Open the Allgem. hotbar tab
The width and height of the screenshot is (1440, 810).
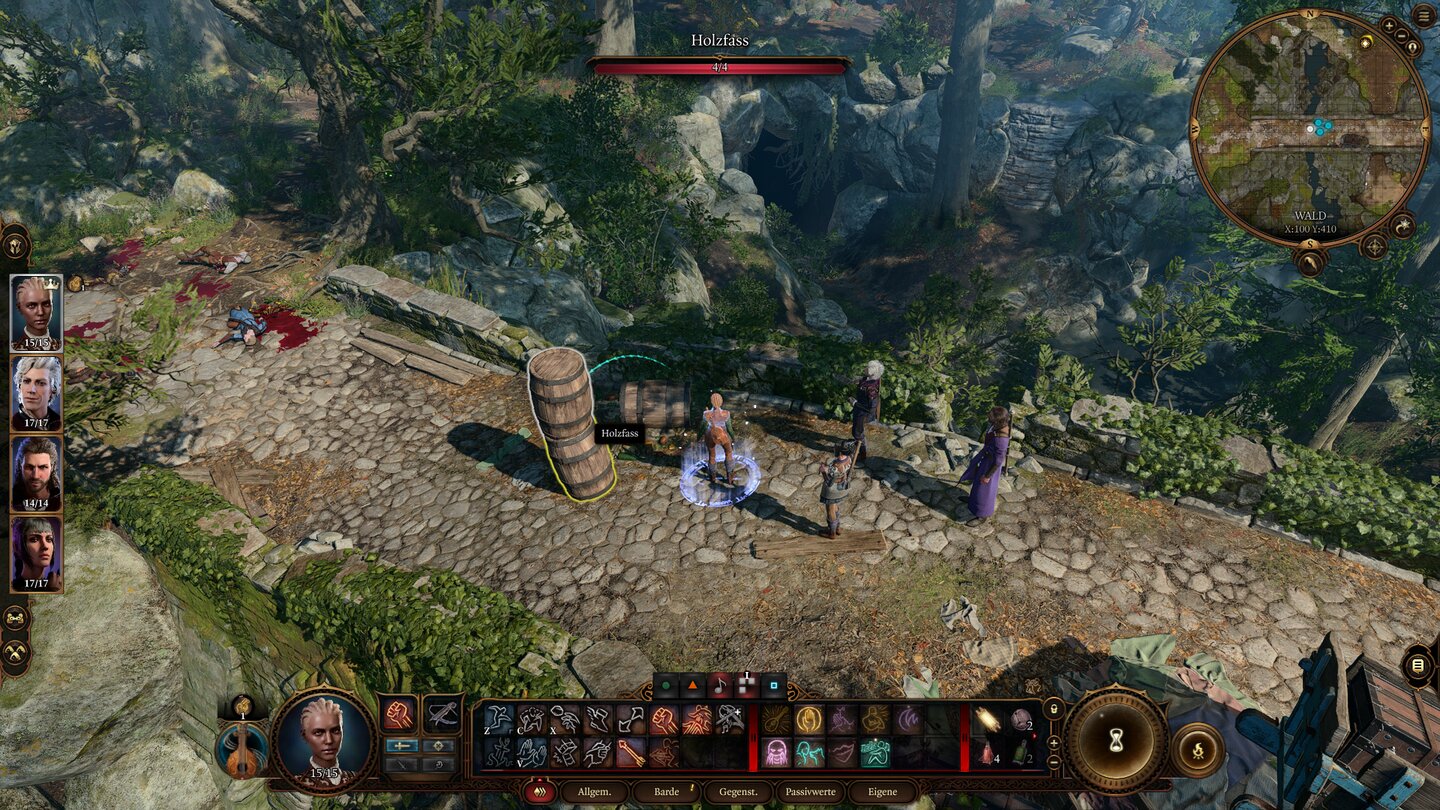[594, 792]
